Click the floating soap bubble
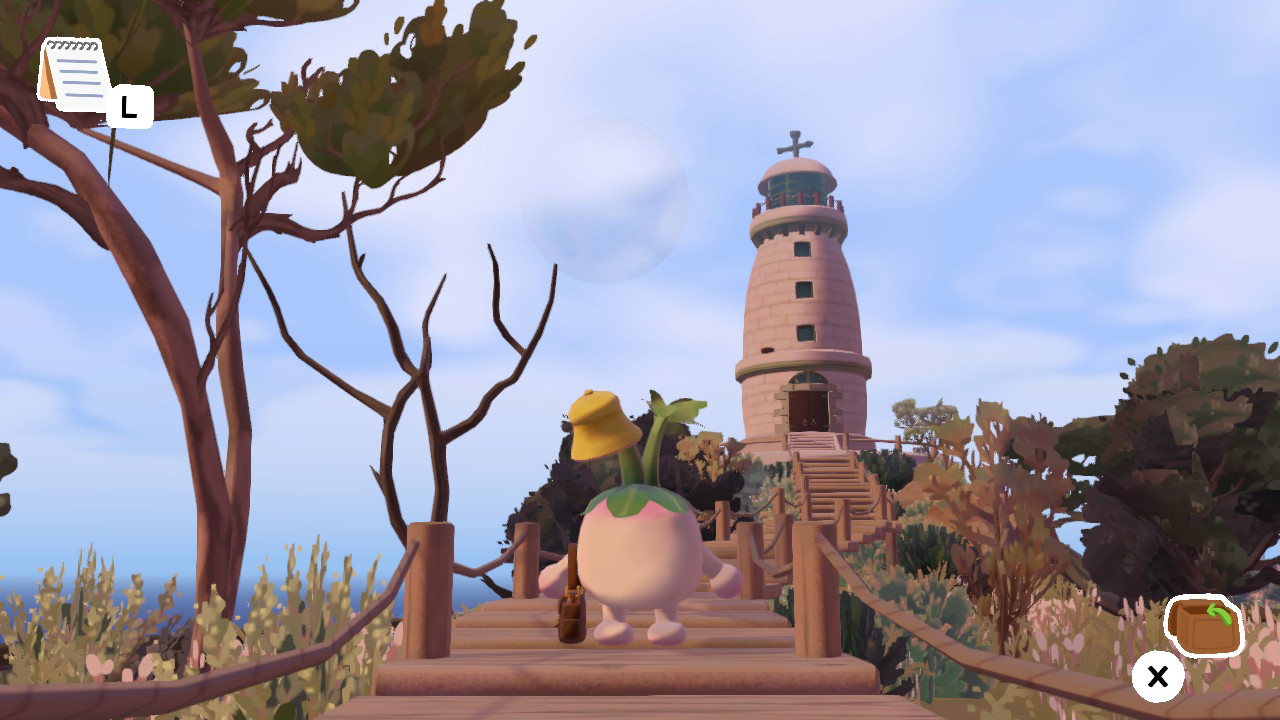This screenshot has height=720, width=1280. pyautogui.click(x=600, y=210)
